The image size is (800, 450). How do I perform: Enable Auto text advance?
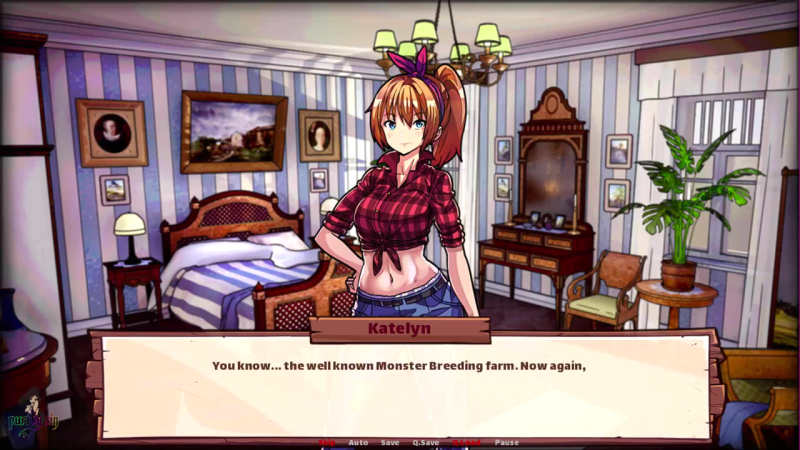click(x=358, y=442)
